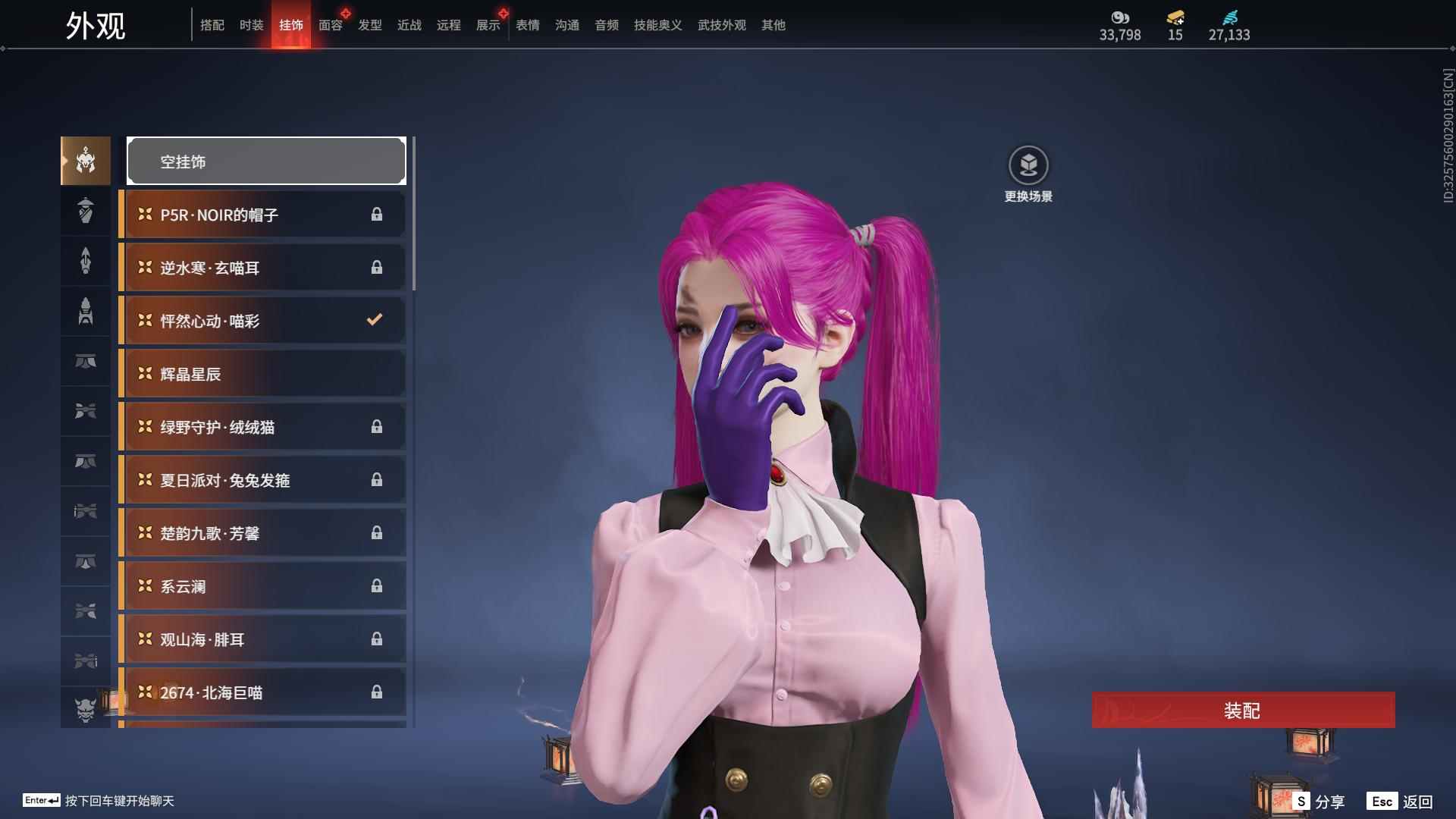Screen dimensions: 1456x819
Task: Pick the 怦然心动·喵彩 accessory
Action: pyautogui.click(x=262, y=321)
